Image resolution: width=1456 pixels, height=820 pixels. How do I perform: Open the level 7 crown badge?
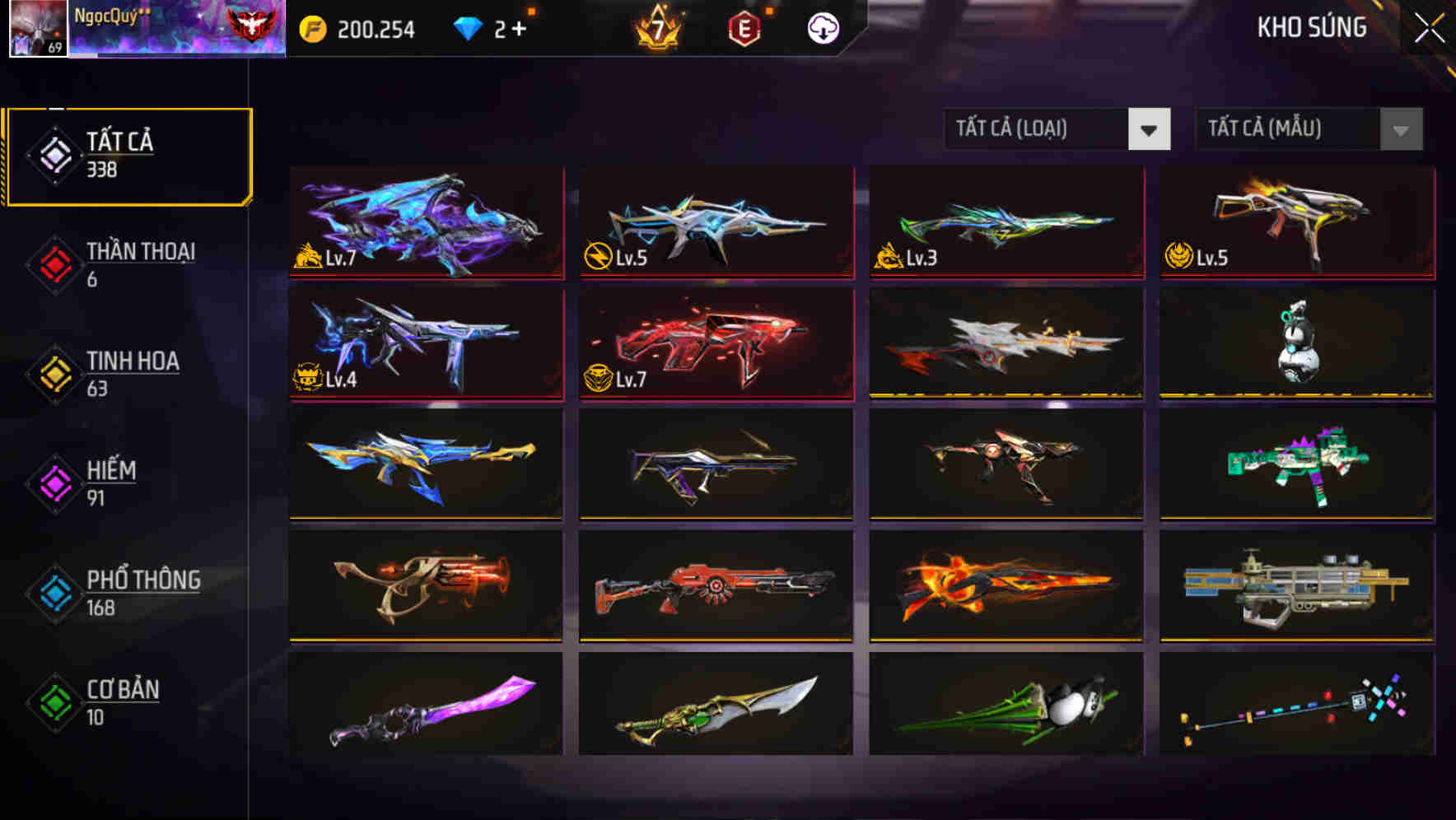pos(656,27)
